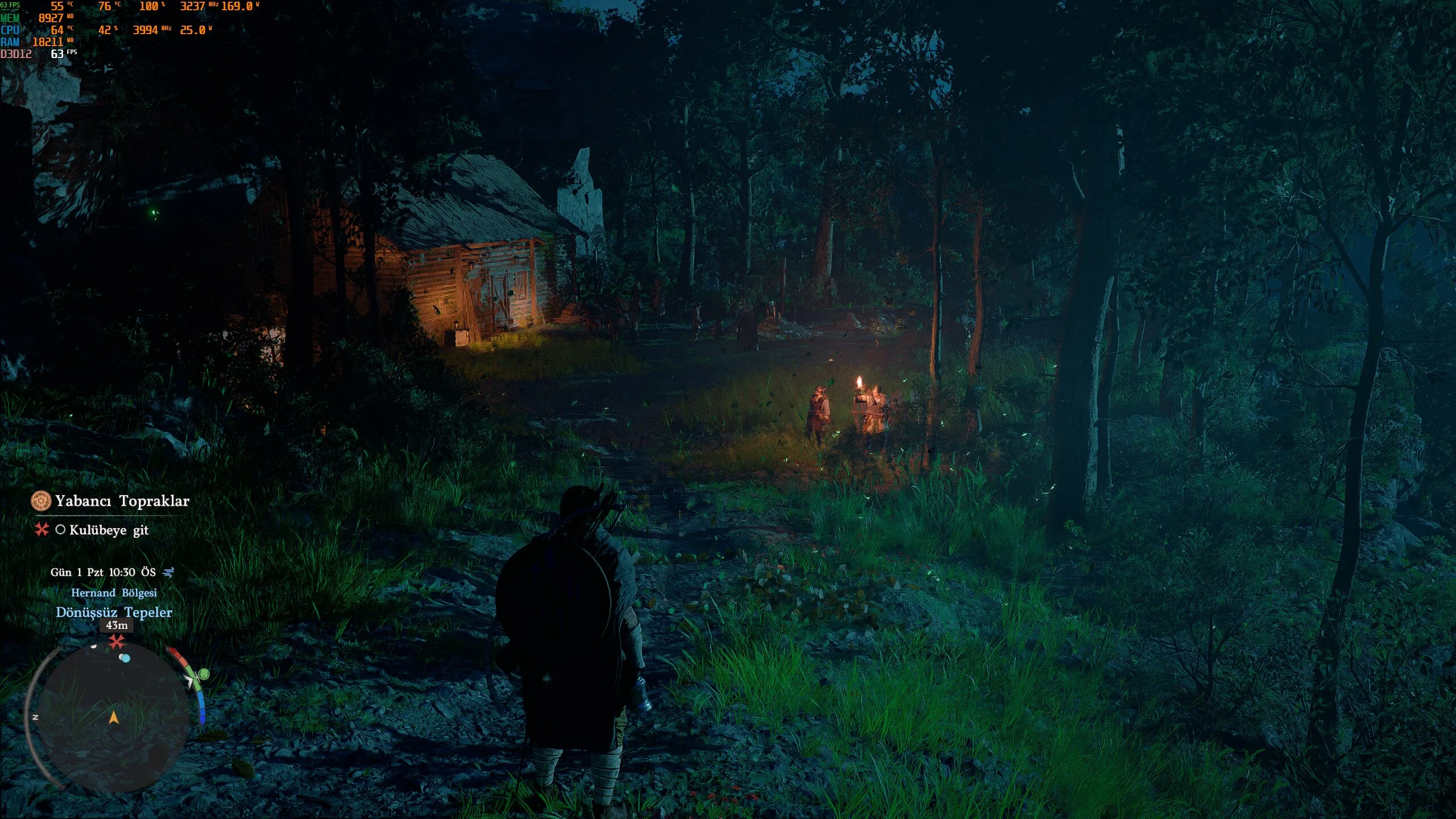Click the round quest emblem beside Yabancı Topraklar
This screenshot has width=1456, height=819.
coord(41,501)
